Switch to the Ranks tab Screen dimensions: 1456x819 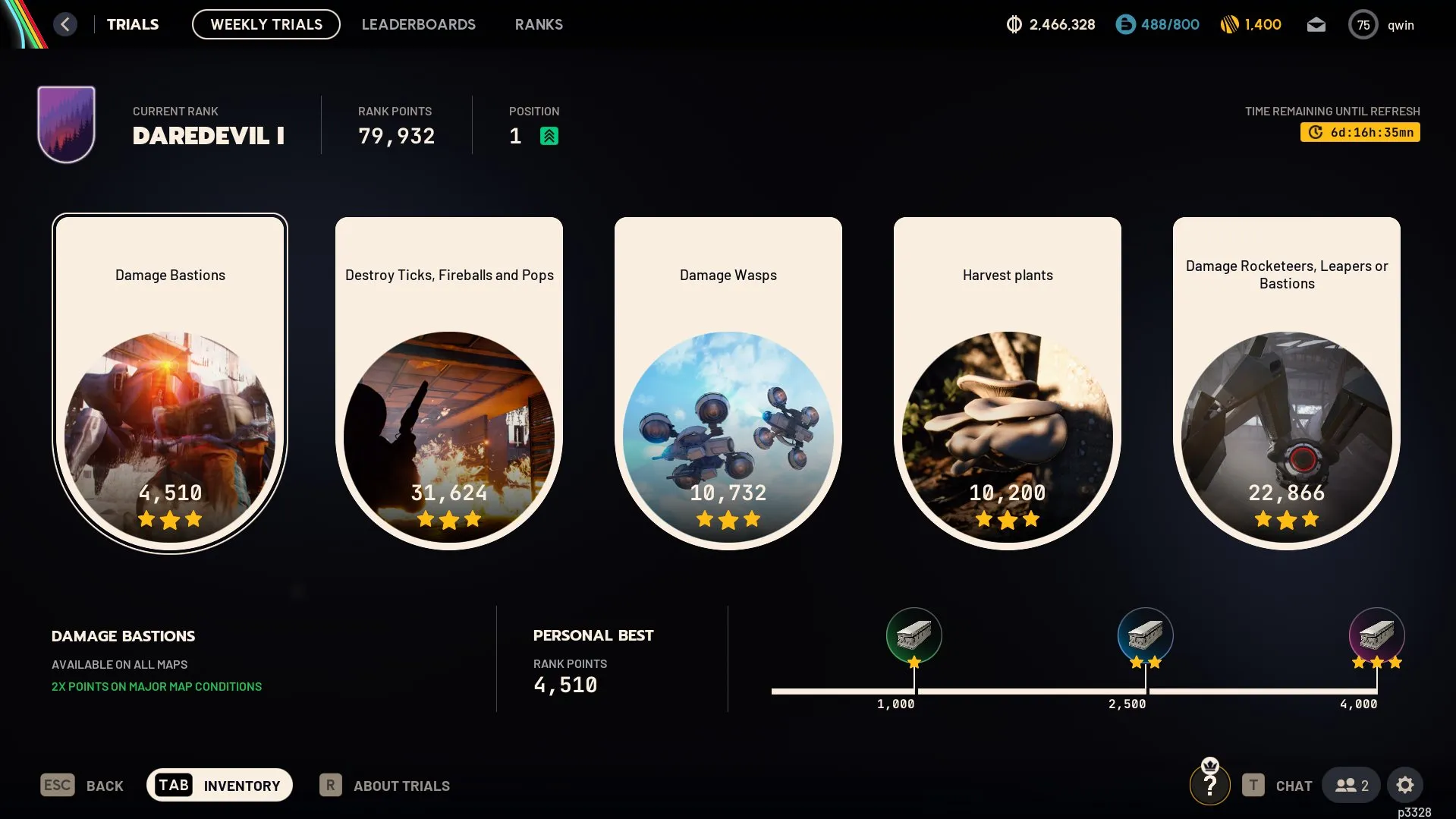click(x=539, y=24)
